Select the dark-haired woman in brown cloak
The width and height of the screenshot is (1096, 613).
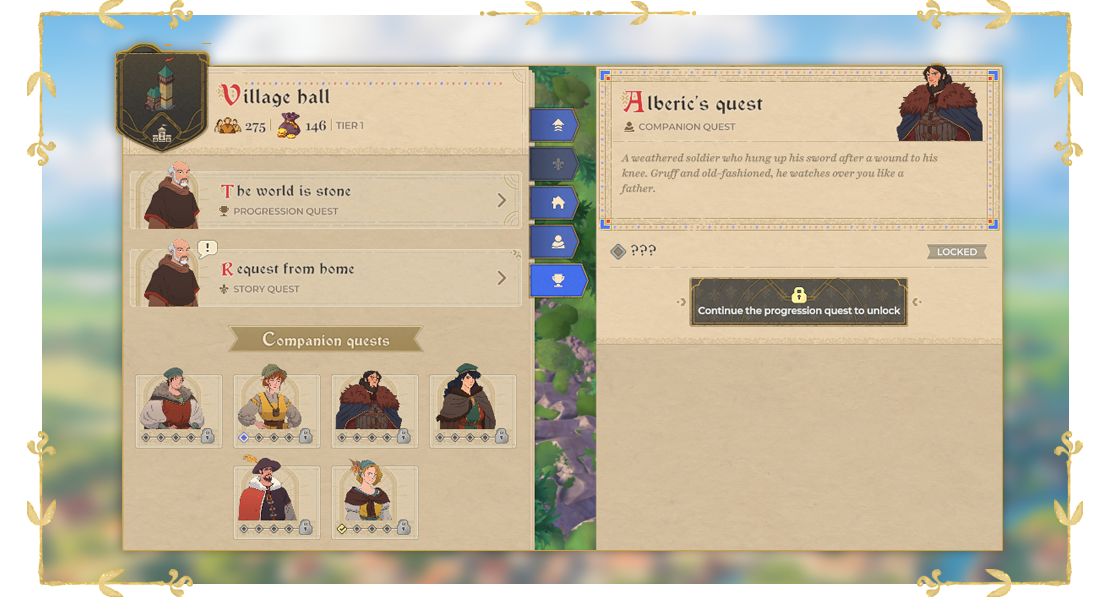473,410
